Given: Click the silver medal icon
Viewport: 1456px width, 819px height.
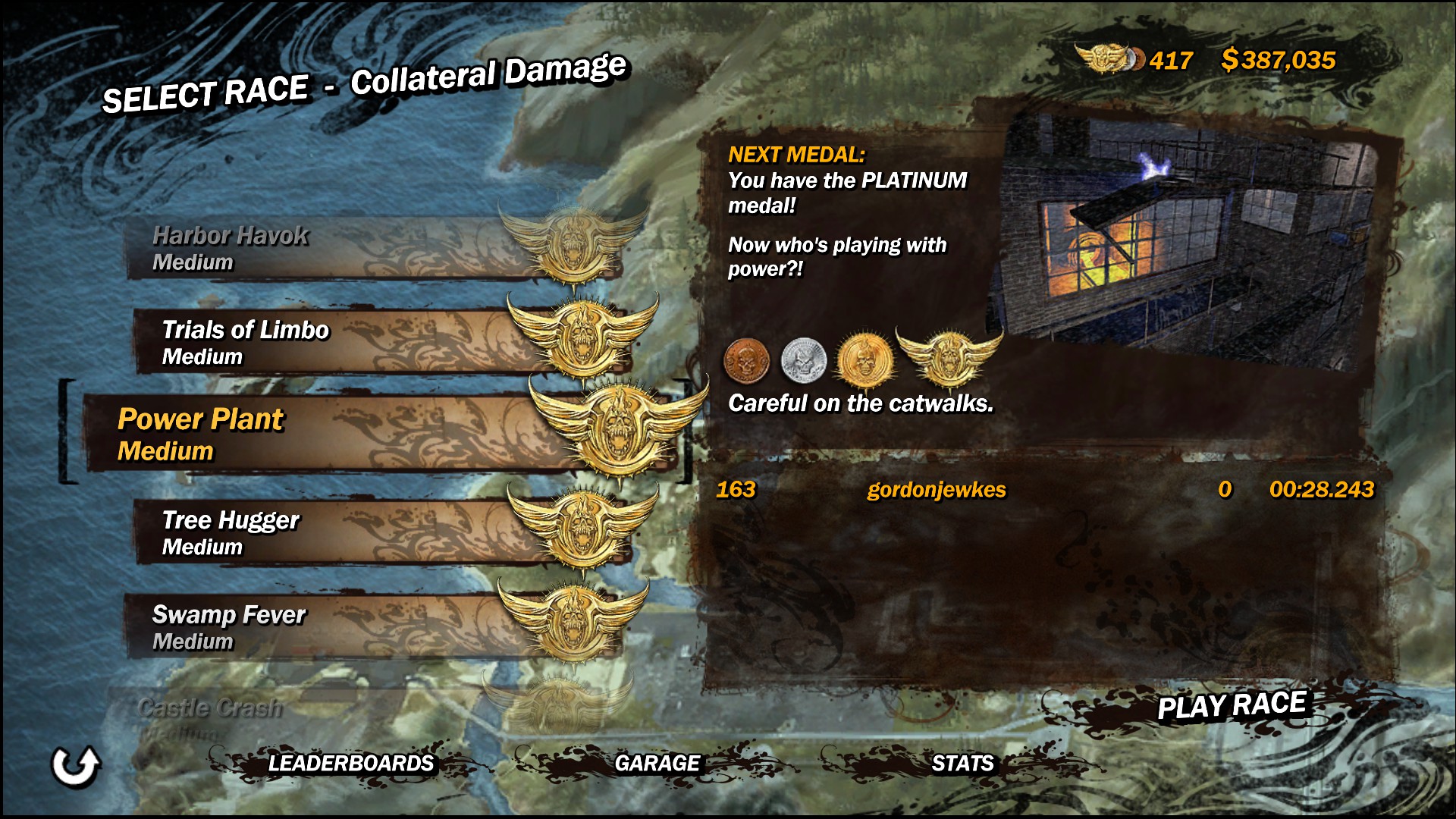Looking at the screenshot, I should tap(803, 360).
